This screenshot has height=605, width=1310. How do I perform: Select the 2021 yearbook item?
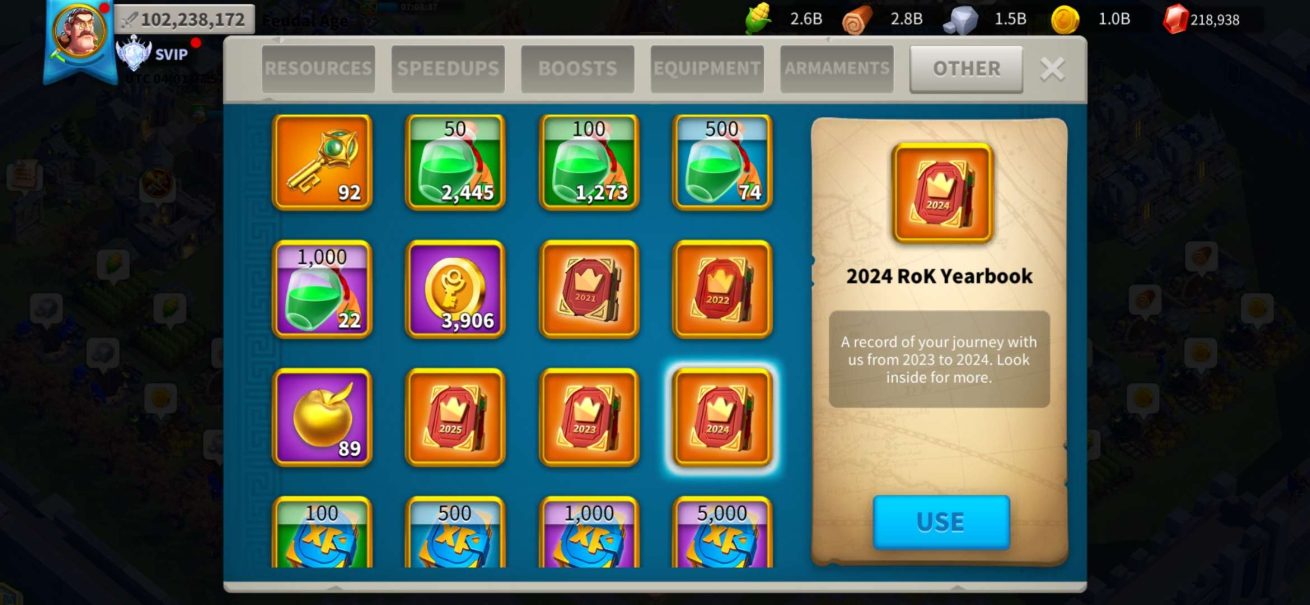pyautogui.click(x=589, y=289)
